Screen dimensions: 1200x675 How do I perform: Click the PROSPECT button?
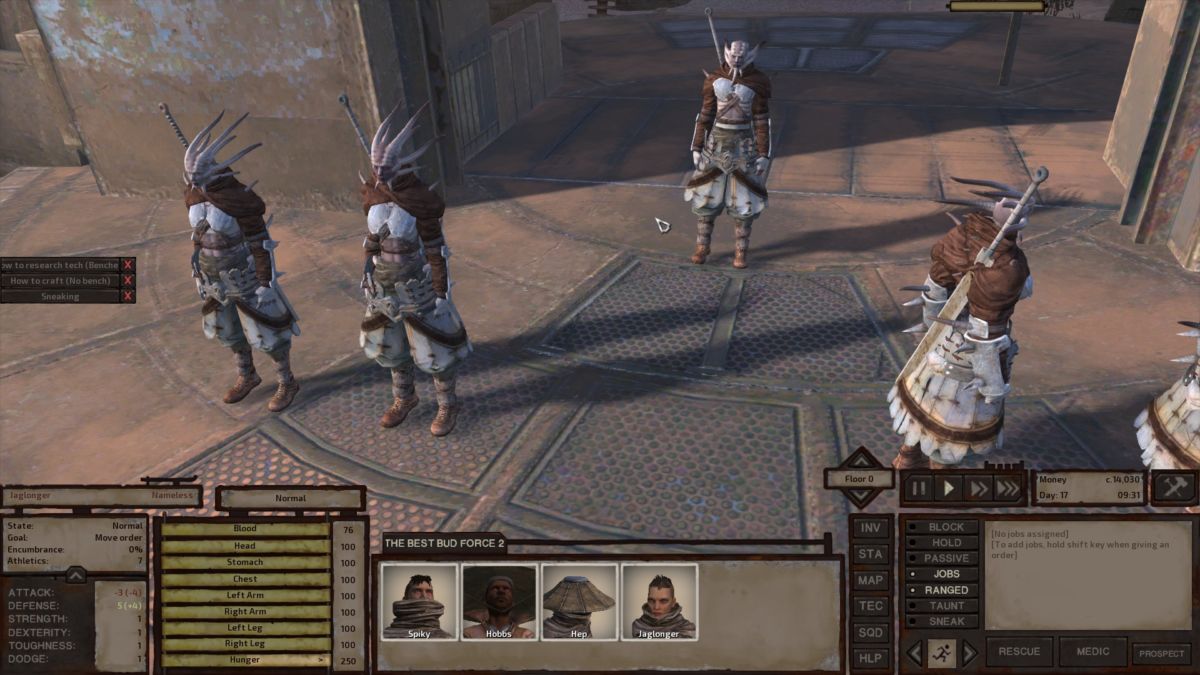coord(1162,653)
